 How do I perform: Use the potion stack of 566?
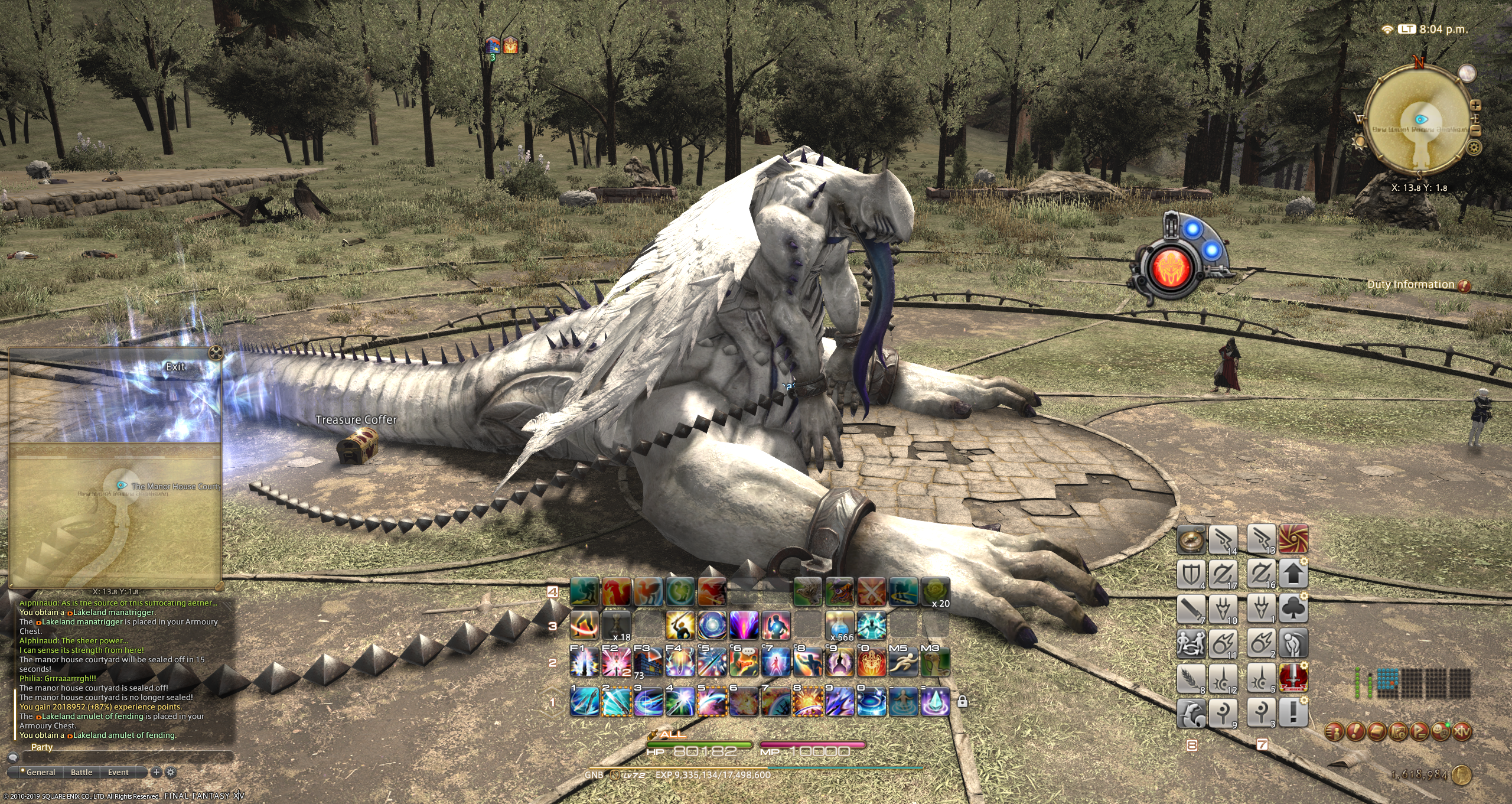coord(839,626)
